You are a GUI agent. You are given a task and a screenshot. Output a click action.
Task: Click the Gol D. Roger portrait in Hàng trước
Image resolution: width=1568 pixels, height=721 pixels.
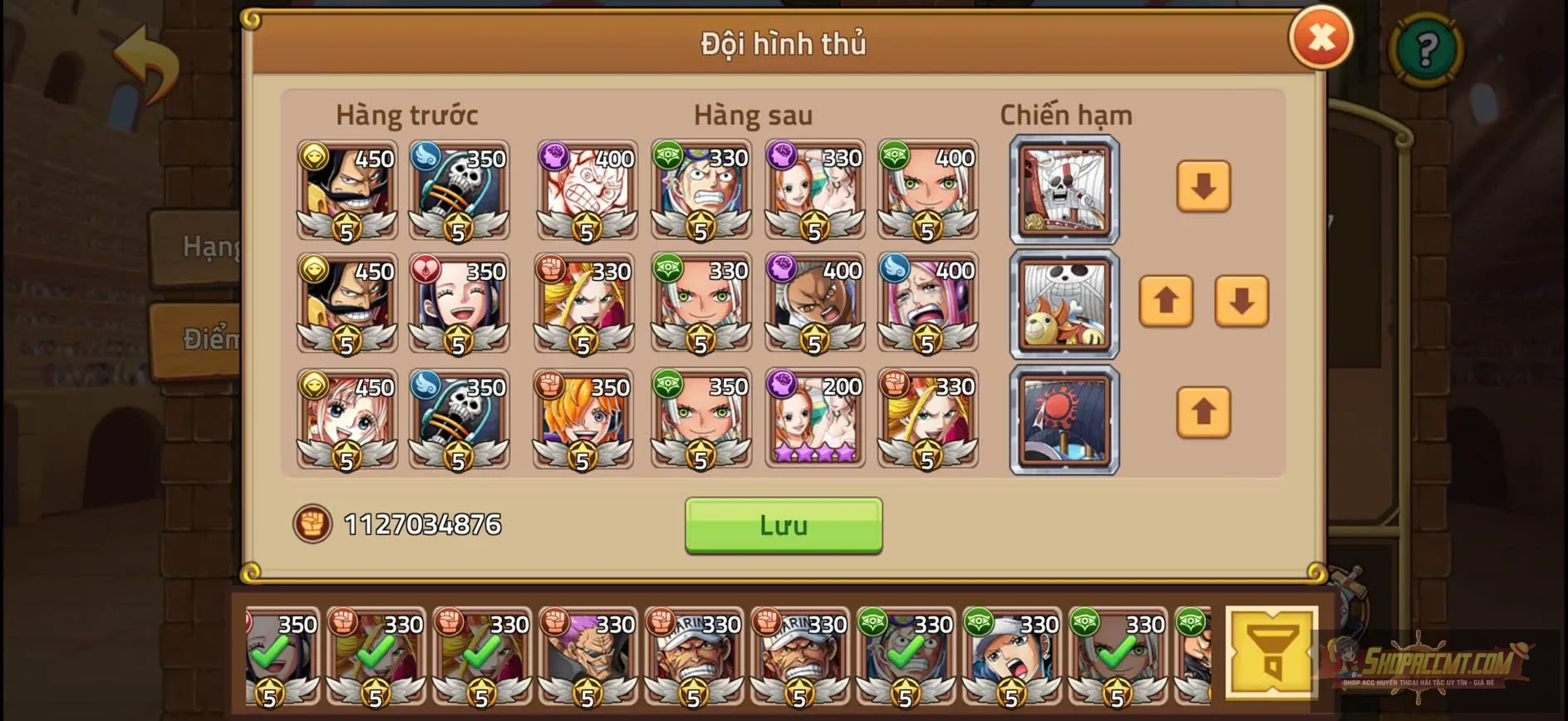pos(345,191)
